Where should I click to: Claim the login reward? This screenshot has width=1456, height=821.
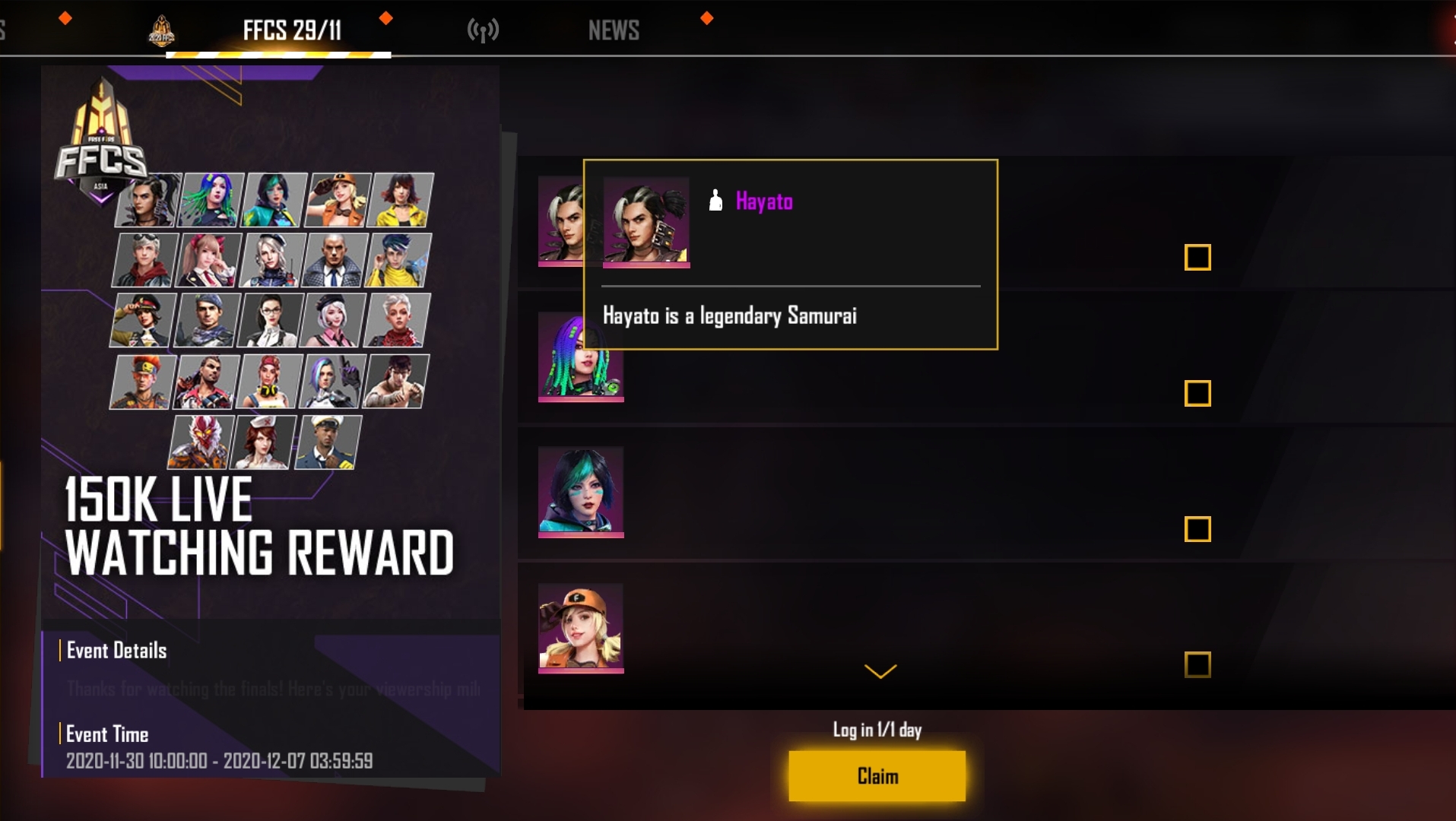pyautogui.click(x=877, y=775)
